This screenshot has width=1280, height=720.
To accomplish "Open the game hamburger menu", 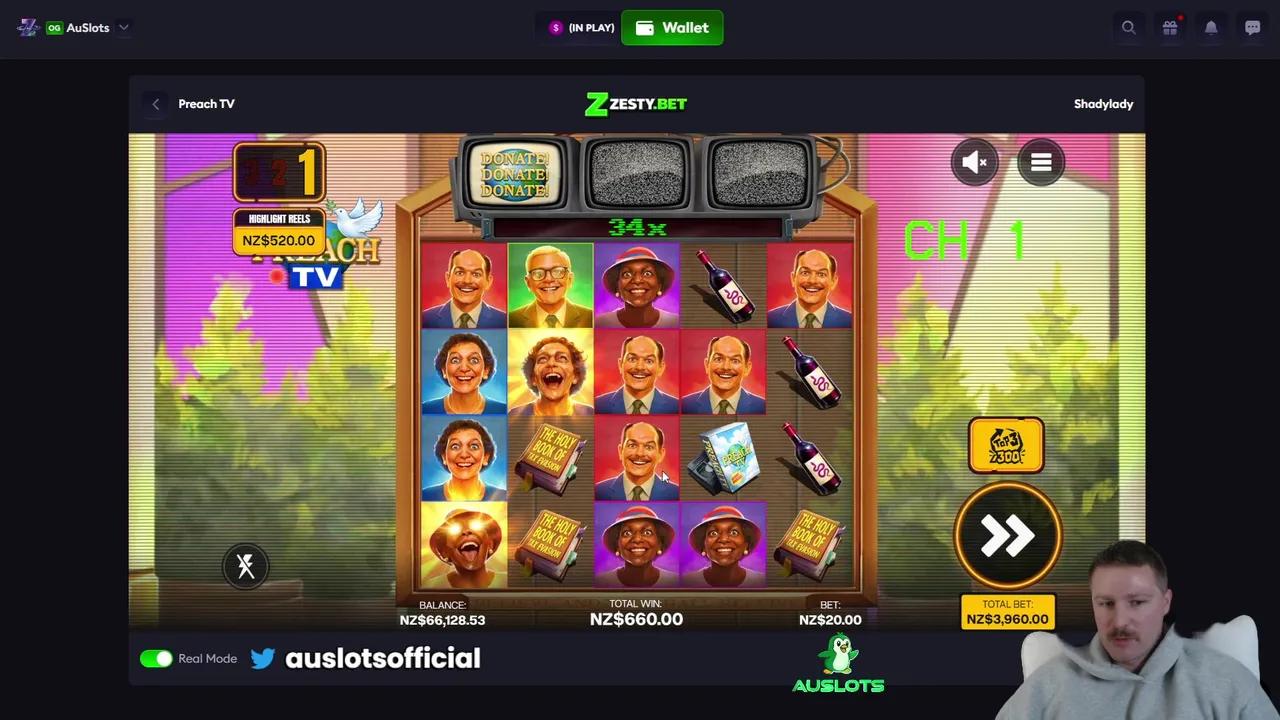I will (x=1040, y=162).
